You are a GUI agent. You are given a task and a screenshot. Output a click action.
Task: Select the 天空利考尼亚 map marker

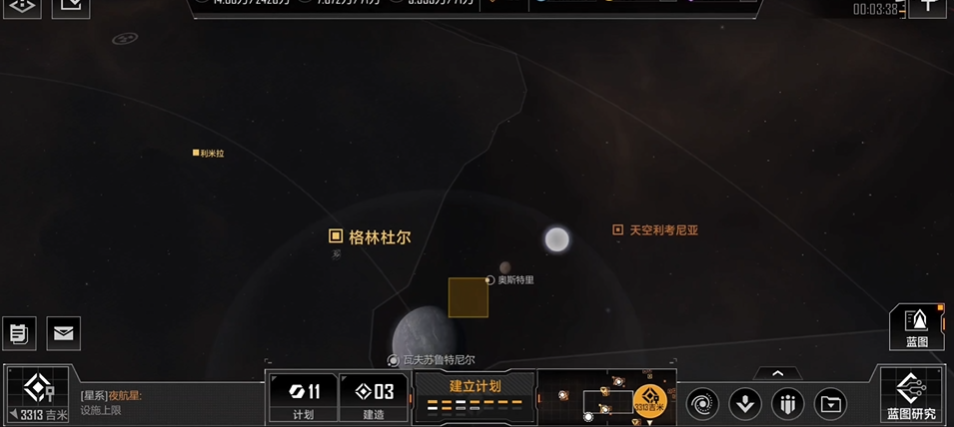tap(656, 230)
